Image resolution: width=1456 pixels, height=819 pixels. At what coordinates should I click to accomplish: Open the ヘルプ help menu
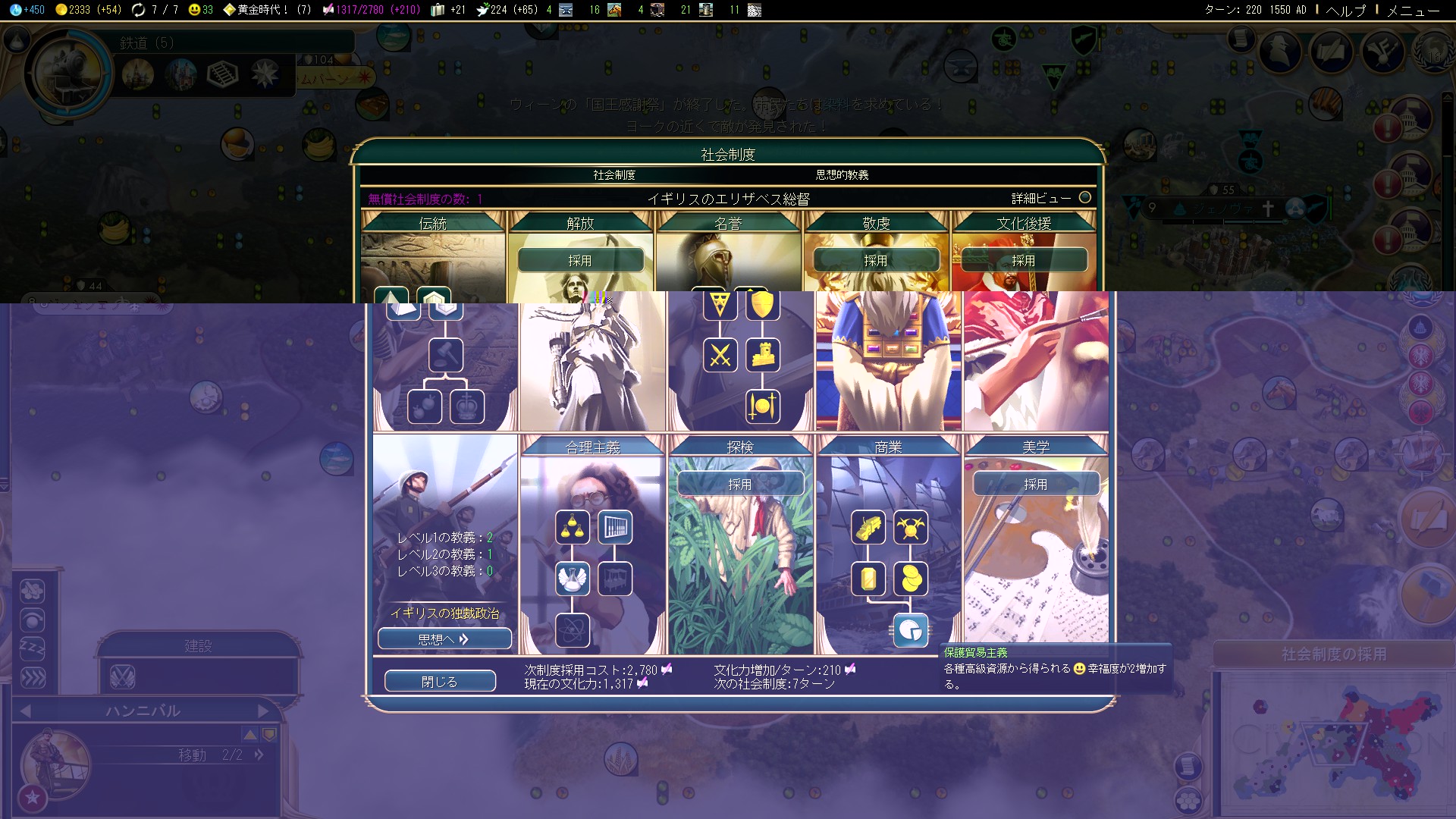coord(1345,10)
